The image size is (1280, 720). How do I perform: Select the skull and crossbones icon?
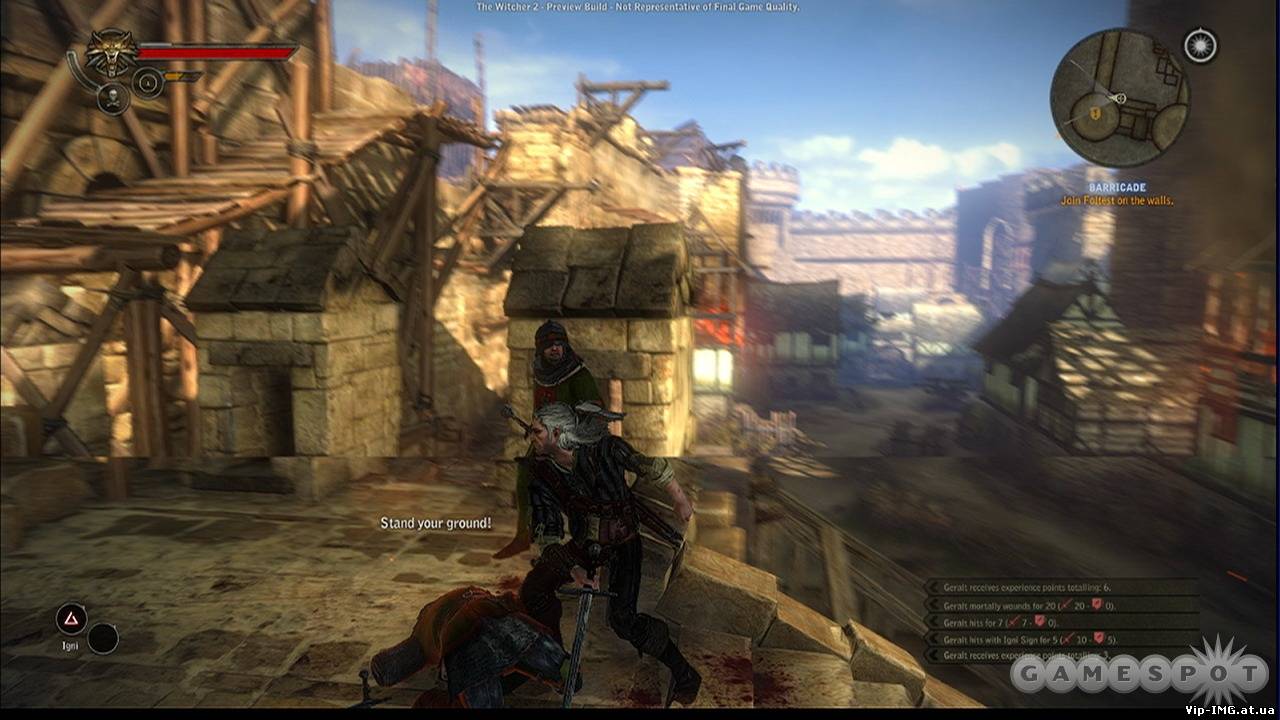[113, 98]
